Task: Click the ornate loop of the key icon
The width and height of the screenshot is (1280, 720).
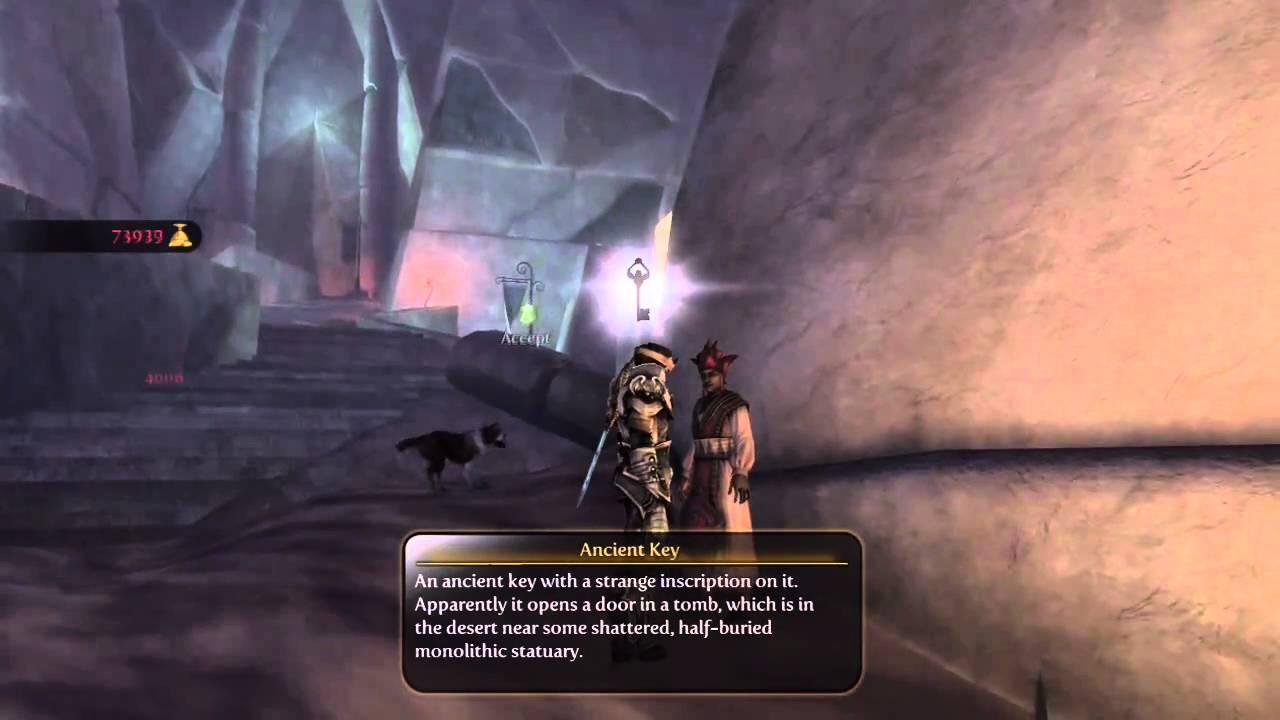Action: [x=636, y=270]
